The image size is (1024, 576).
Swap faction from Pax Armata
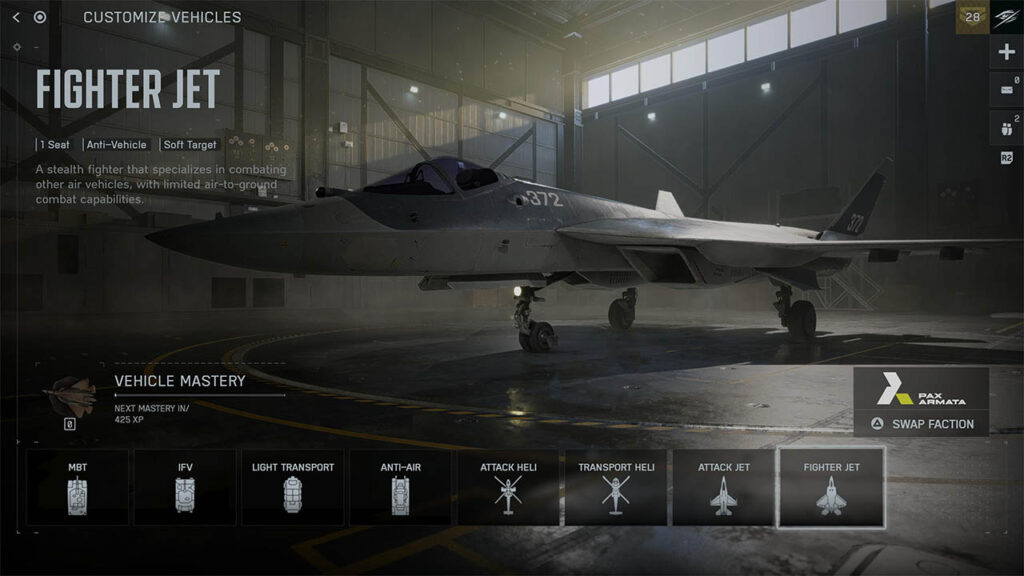coord(921,424)
